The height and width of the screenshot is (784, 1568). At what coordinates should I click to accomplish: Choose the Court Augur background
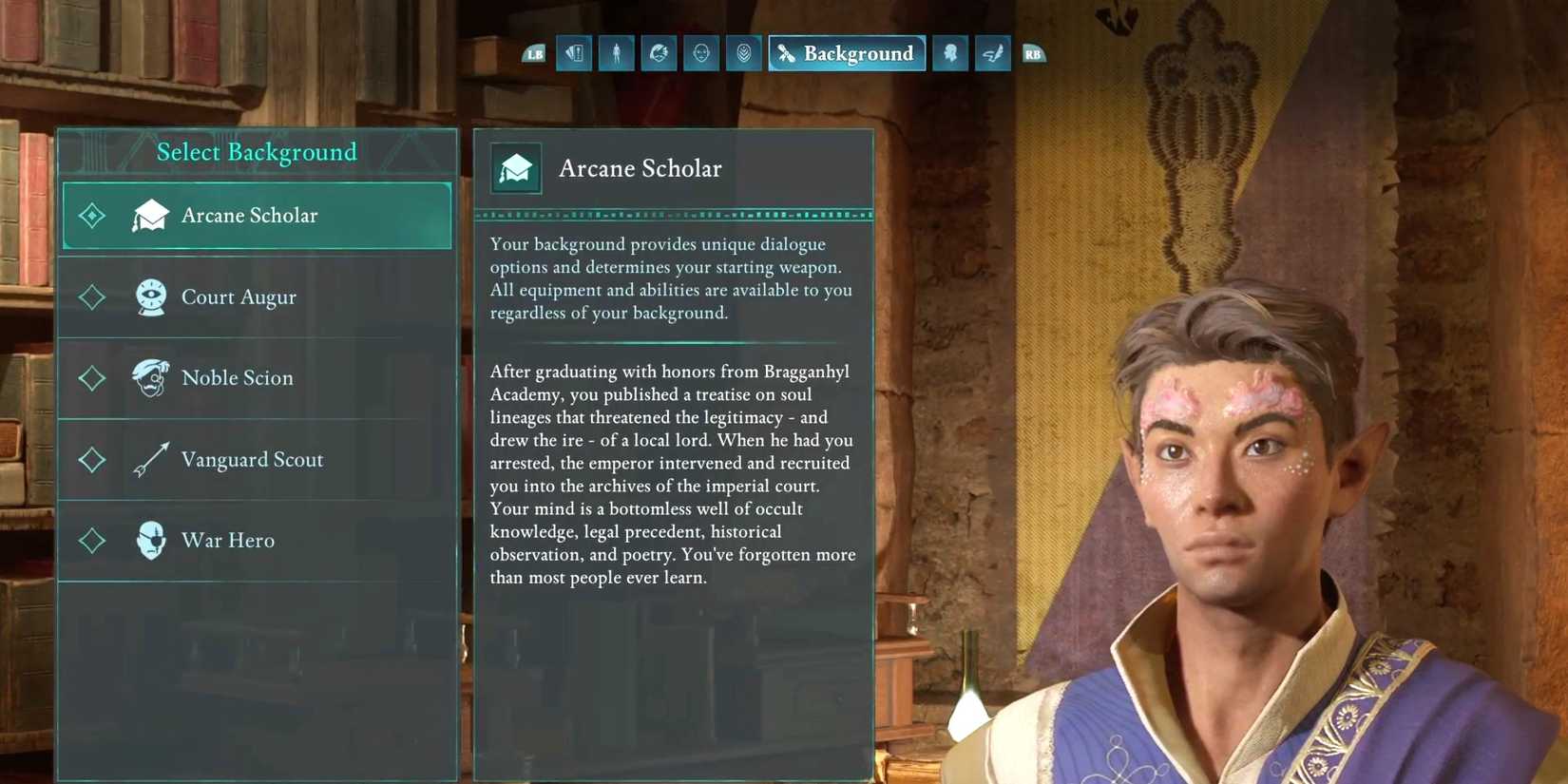[257, 297]
